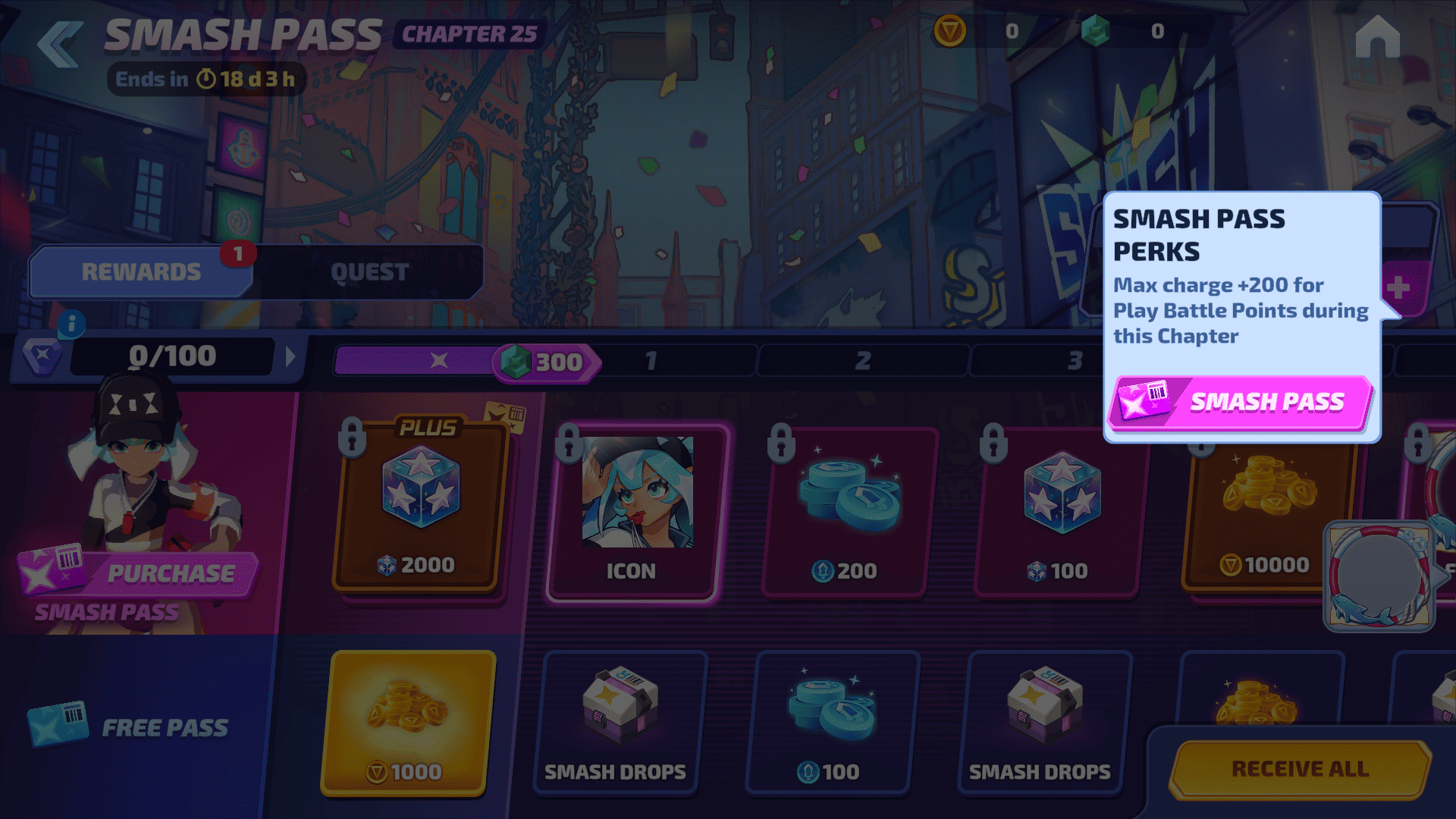The width and height of the screenshot is (1456, 819).
Task: Choose the character Icon reward
Action: [632, 513]
